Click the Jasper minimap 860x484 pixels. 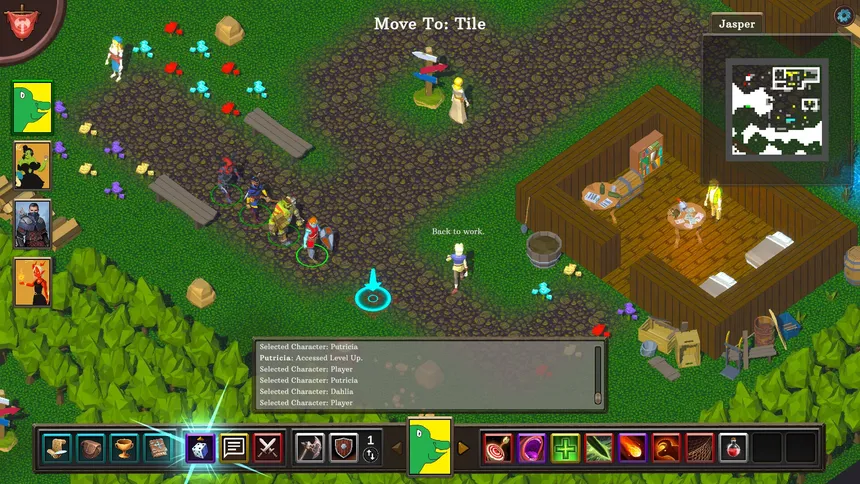tap(778, 108)
